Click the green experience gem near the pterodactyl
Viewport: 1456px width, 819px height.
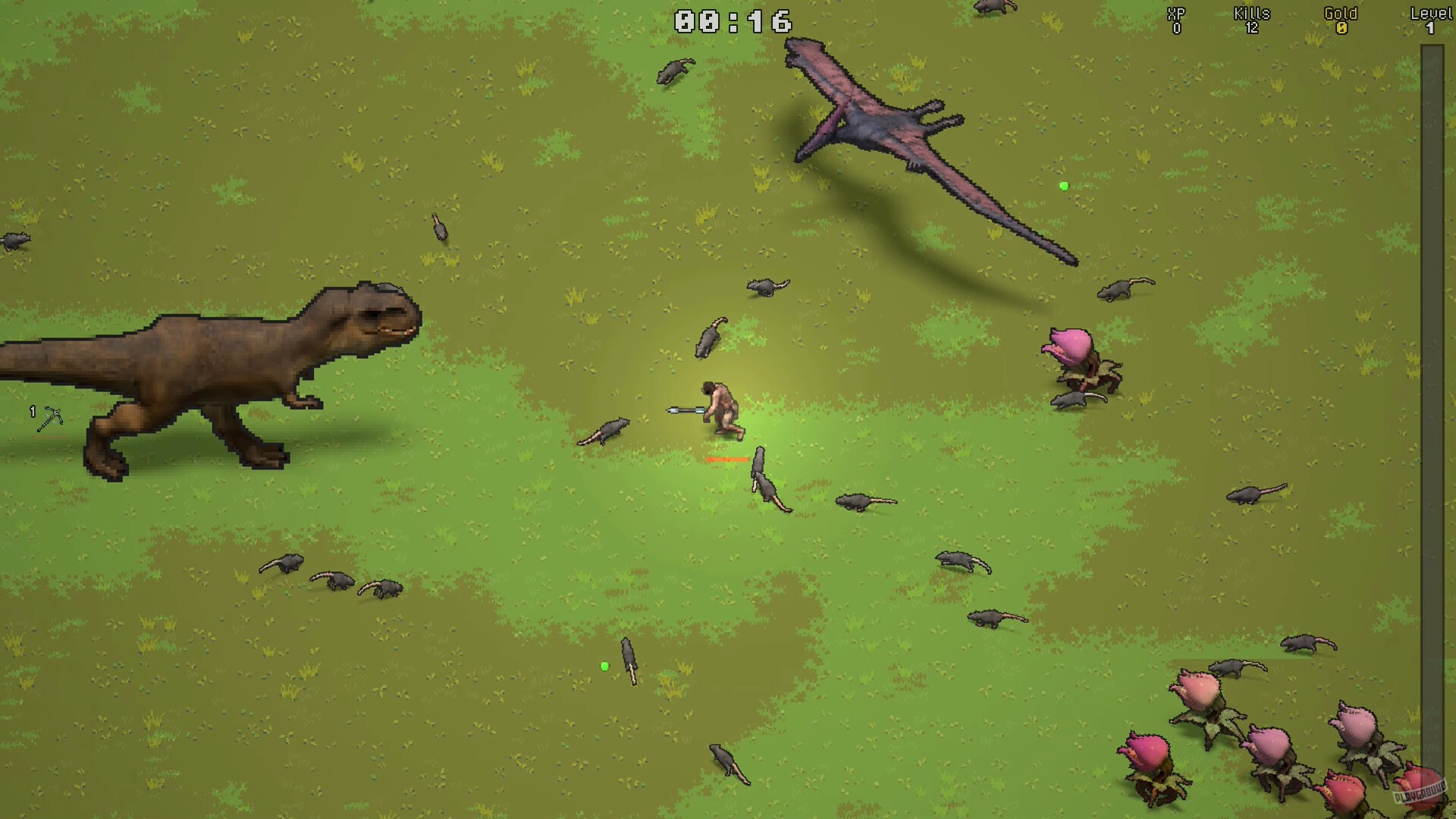pos(1062,185)
